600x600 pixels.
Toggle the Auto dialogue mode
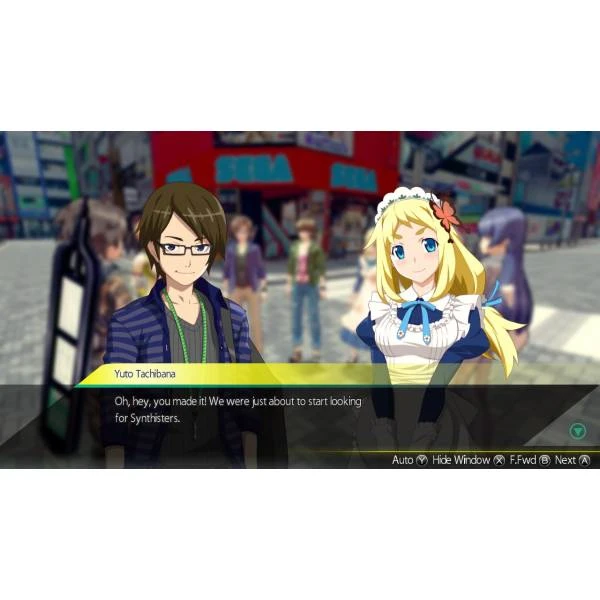[x=408, y=460]
